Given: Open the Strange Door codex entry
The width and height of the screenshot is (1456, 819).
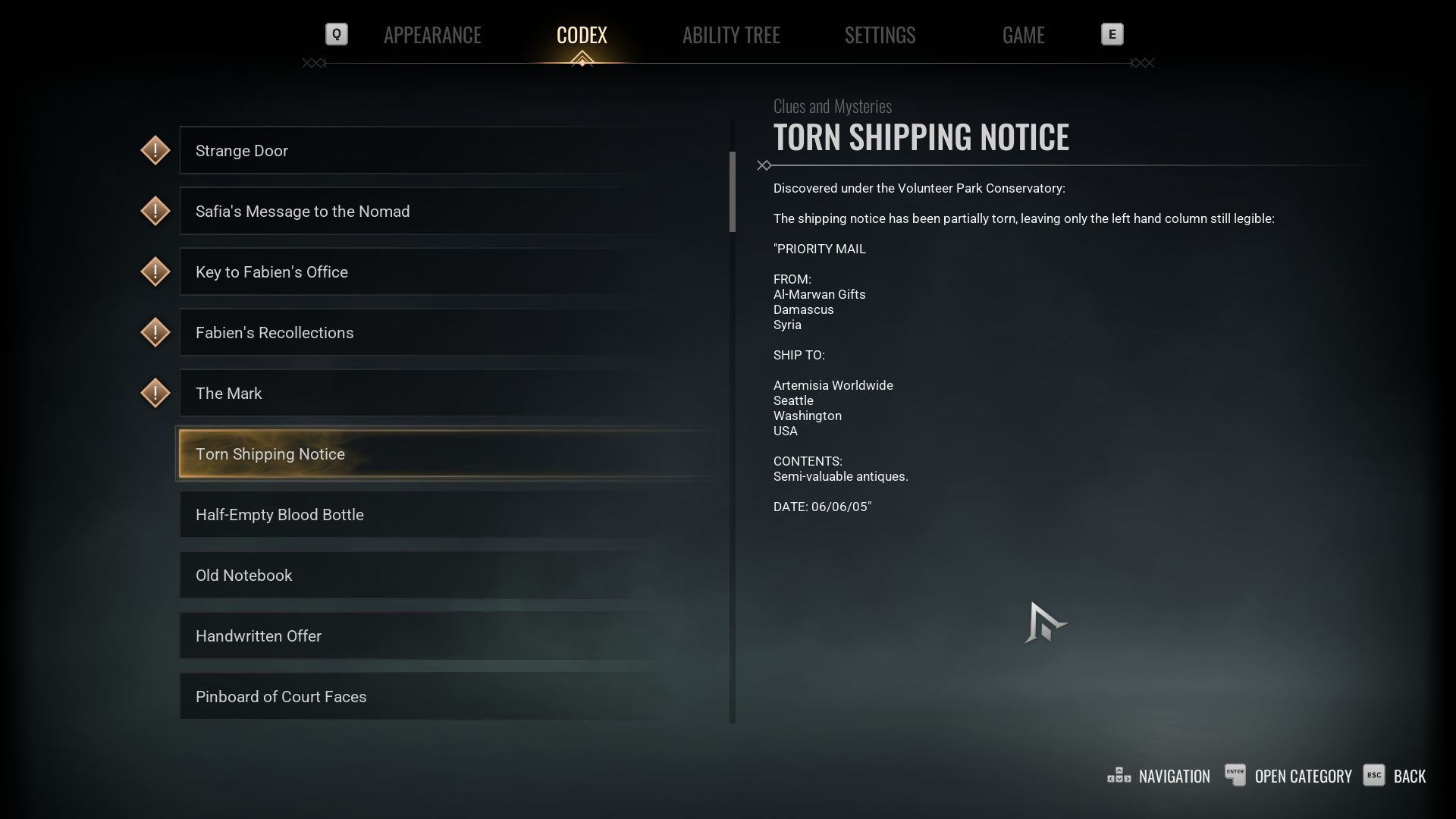Looking at the screenshot, I should tap(447, 151).
